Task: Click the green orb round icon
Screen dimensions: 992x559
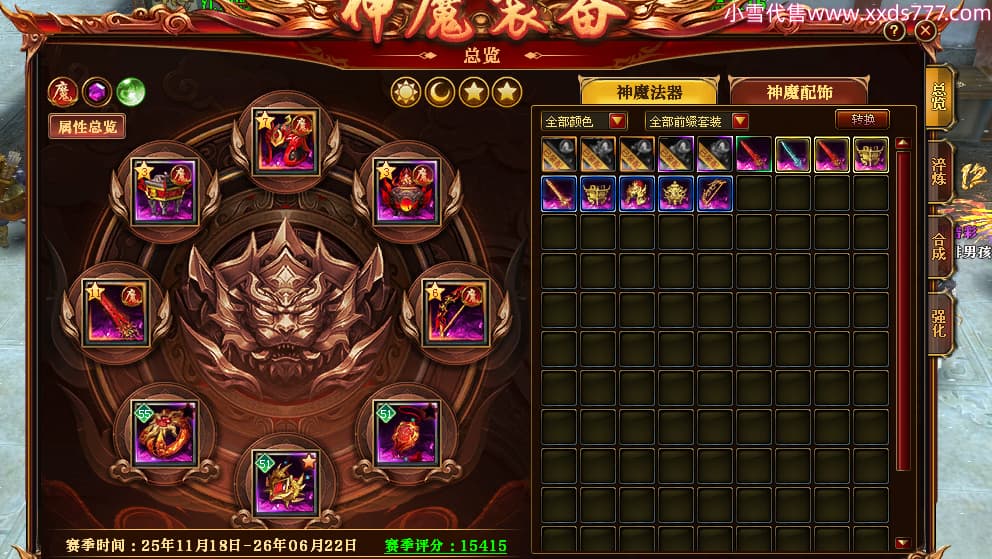Action: click(130, 92)
